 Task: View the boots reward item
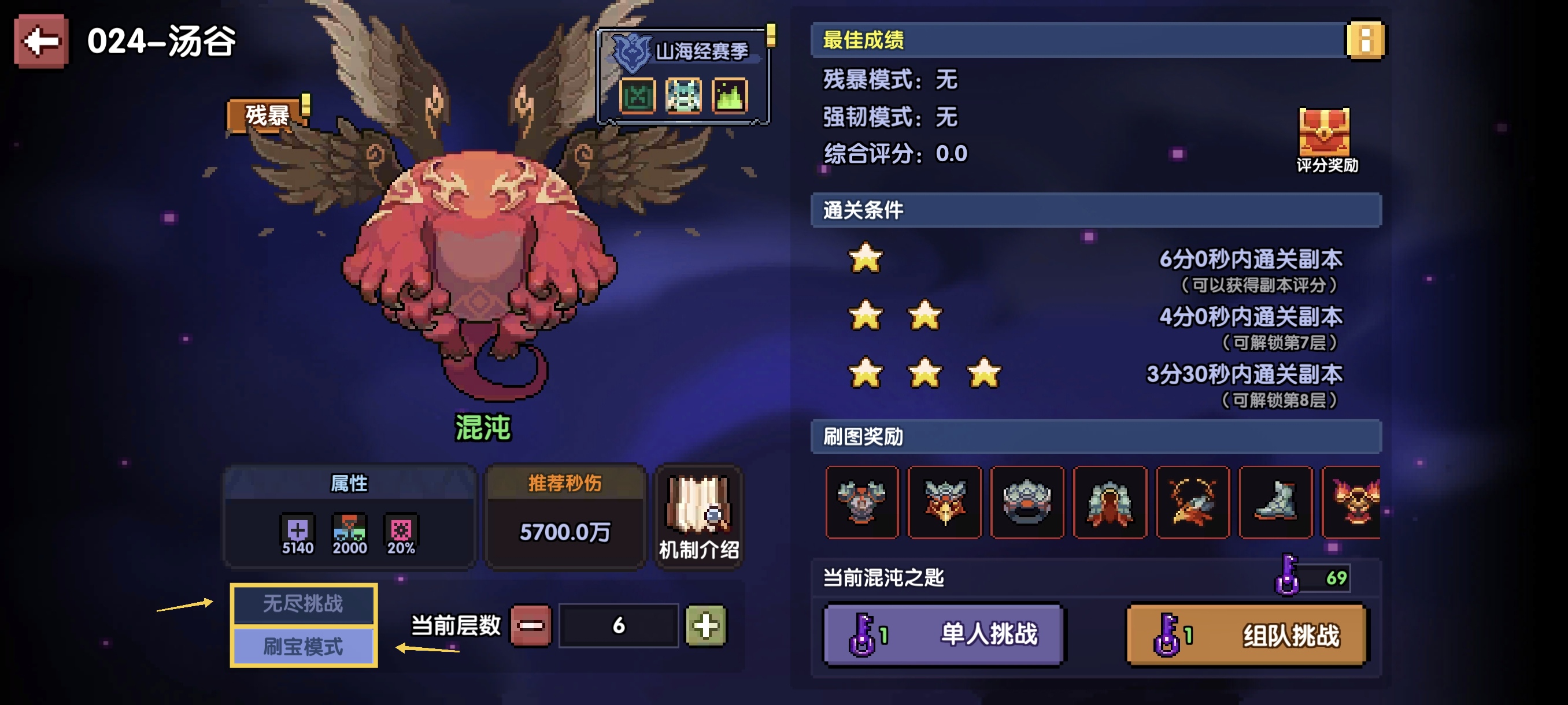[x=1275, y=502]
